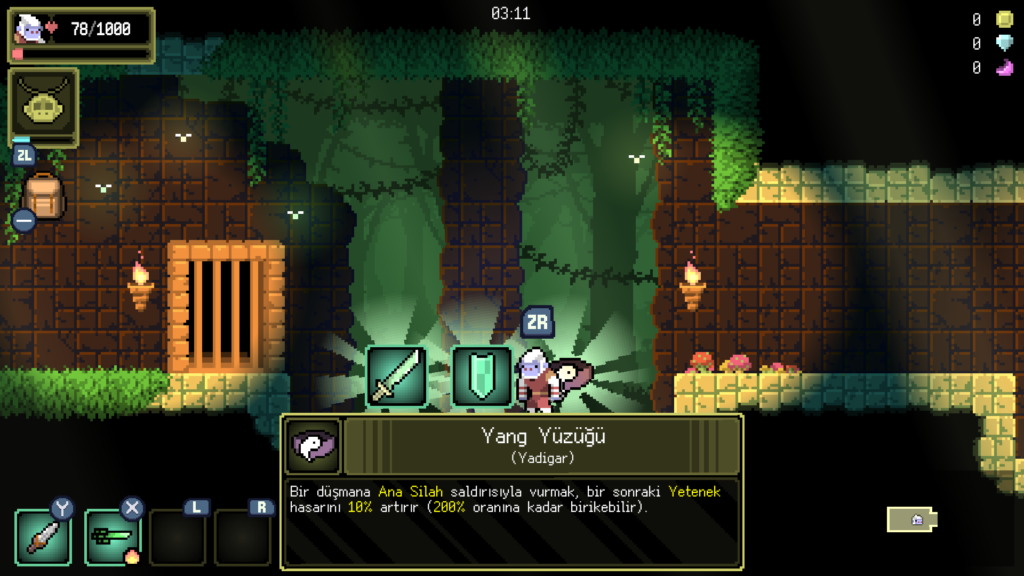Click the gold coin currency icon
1024x576 pixels.
[x=1004, y=19]
